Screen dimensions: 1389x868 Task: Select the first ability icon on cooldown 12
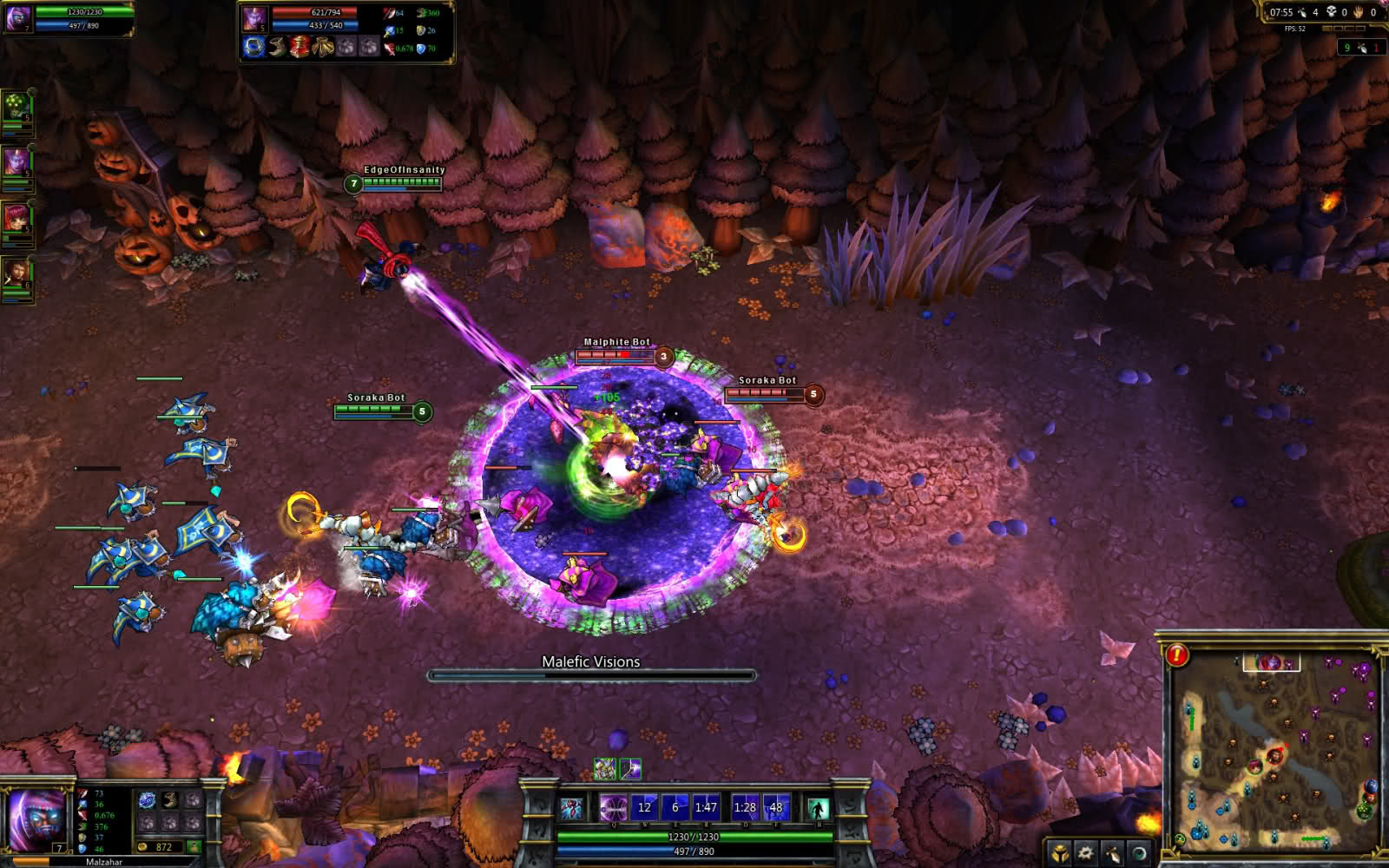[645, 806]
